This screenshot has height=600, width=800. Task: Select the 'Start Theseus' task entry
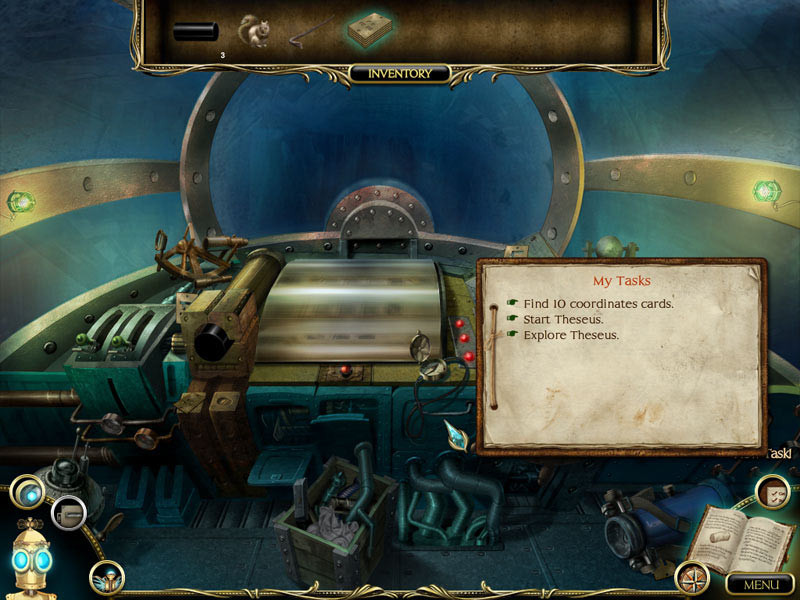pos(566,319)
